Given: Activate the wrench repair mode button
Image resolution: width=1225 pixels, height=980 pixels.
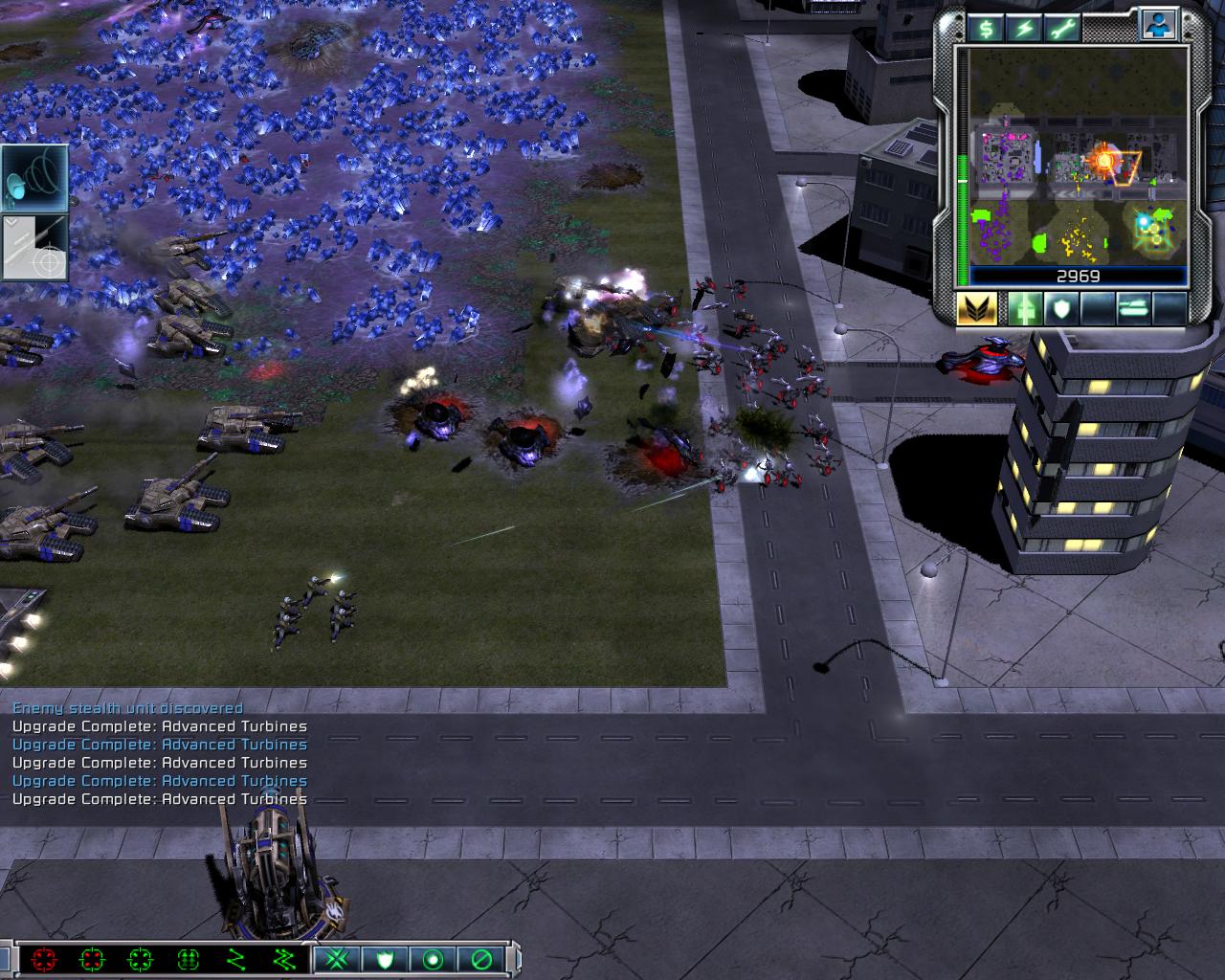Looking at the screenshot, I should [1066, 28].
